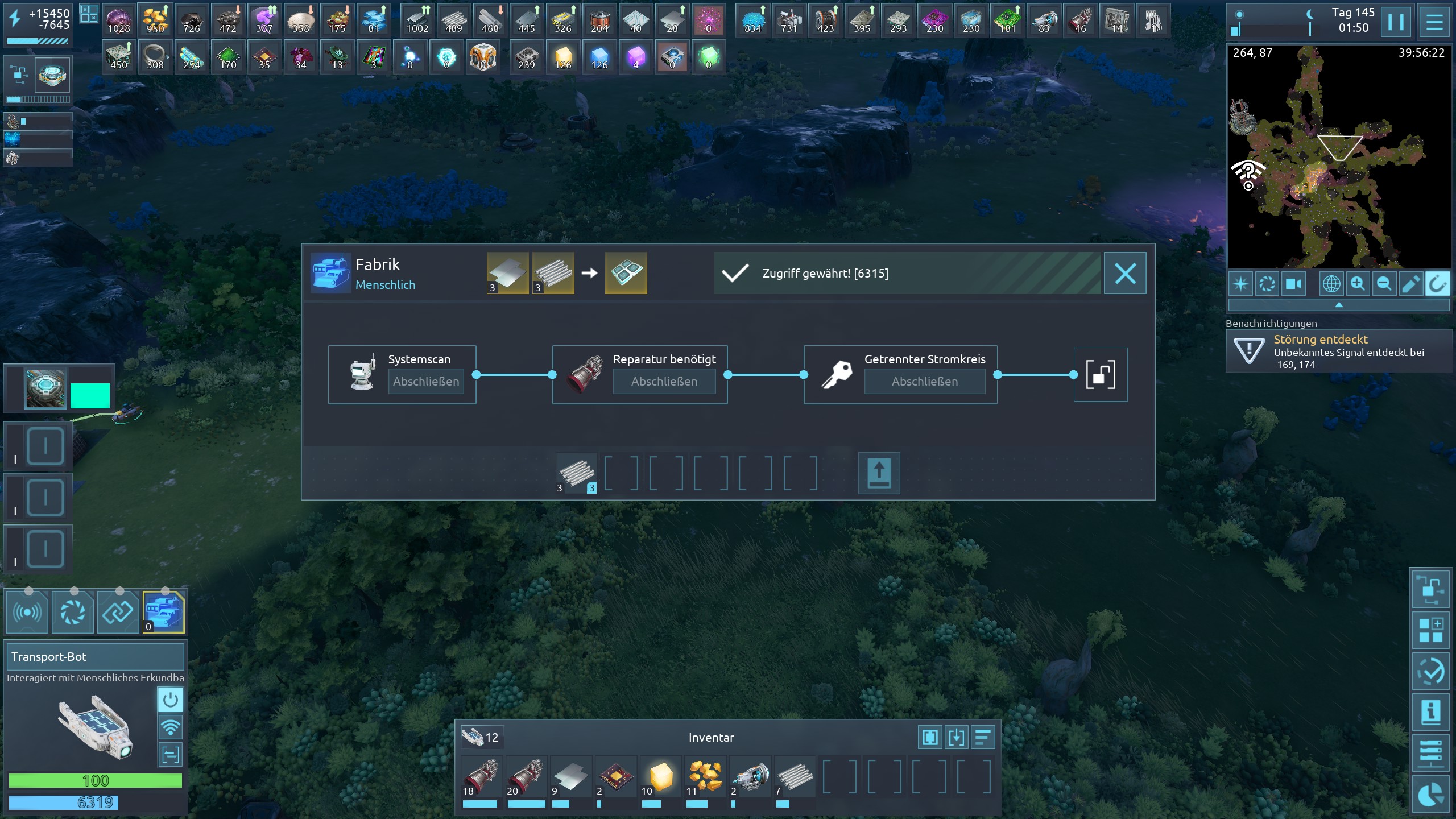Open the pie chart statistics button
1456x819 pixels.
tap(1431, 794)
